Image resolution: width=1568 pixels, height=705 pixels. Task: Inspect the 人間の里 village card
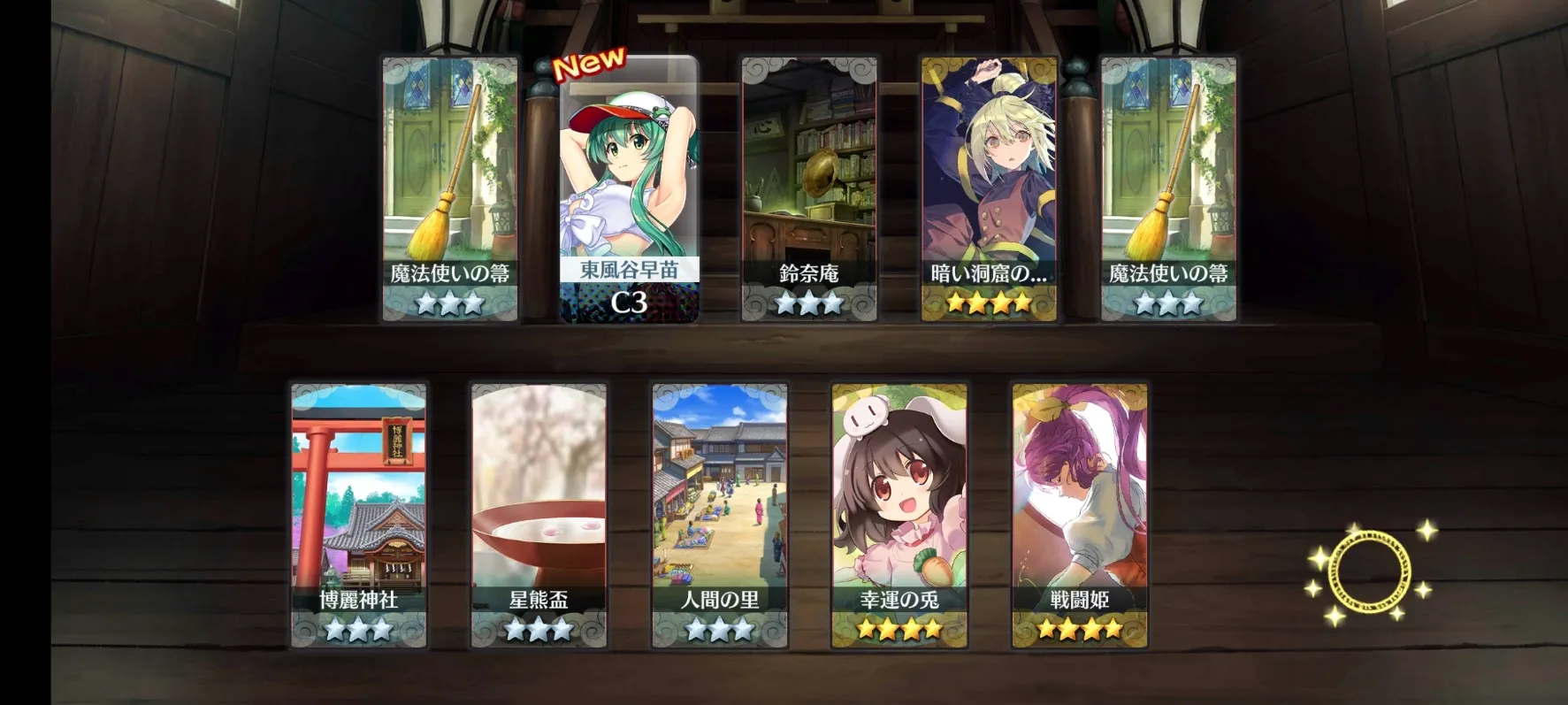719,515
